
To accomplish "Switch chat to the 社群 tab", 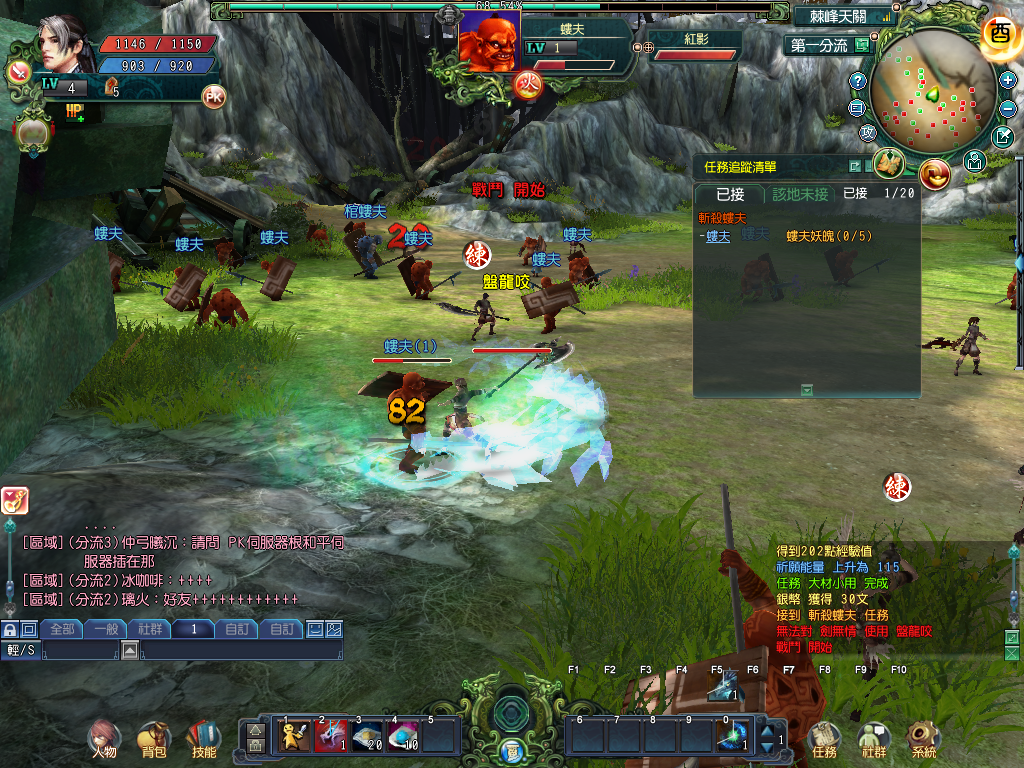I will pyautogui.click(x=150, y=629).
